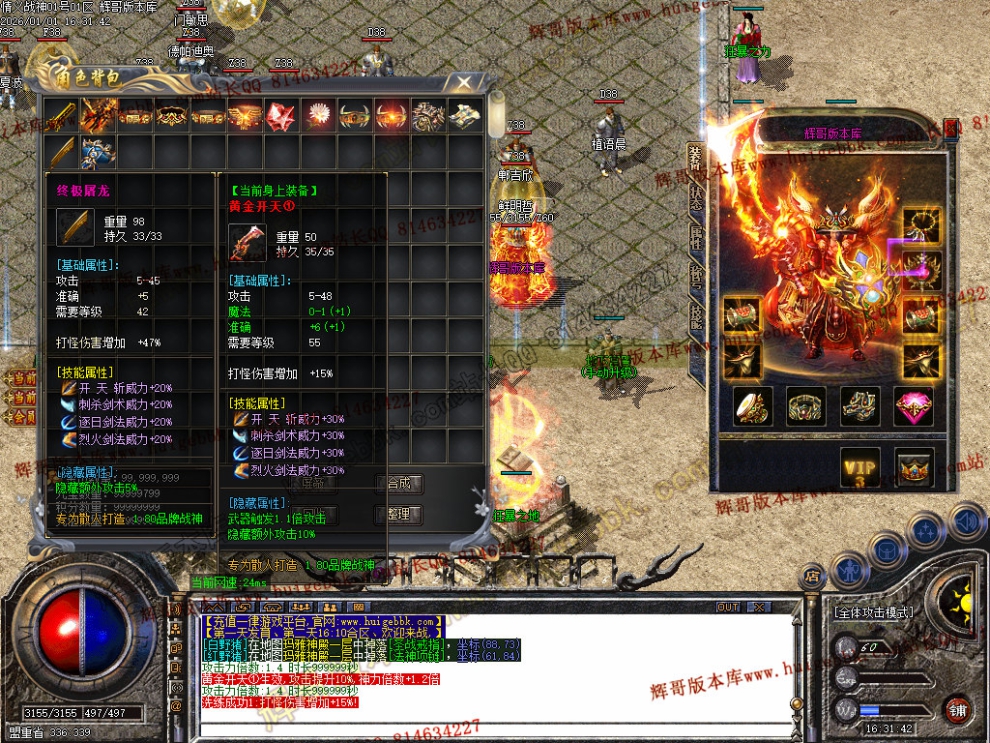Select the red crystal item in backpack
The image size is (990, 743).
click(x=282, y=115)
